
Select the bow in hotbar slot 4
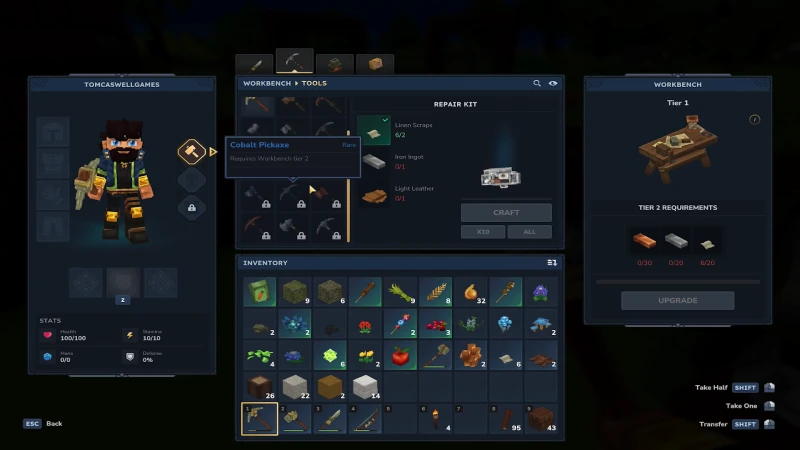point(365,418)
